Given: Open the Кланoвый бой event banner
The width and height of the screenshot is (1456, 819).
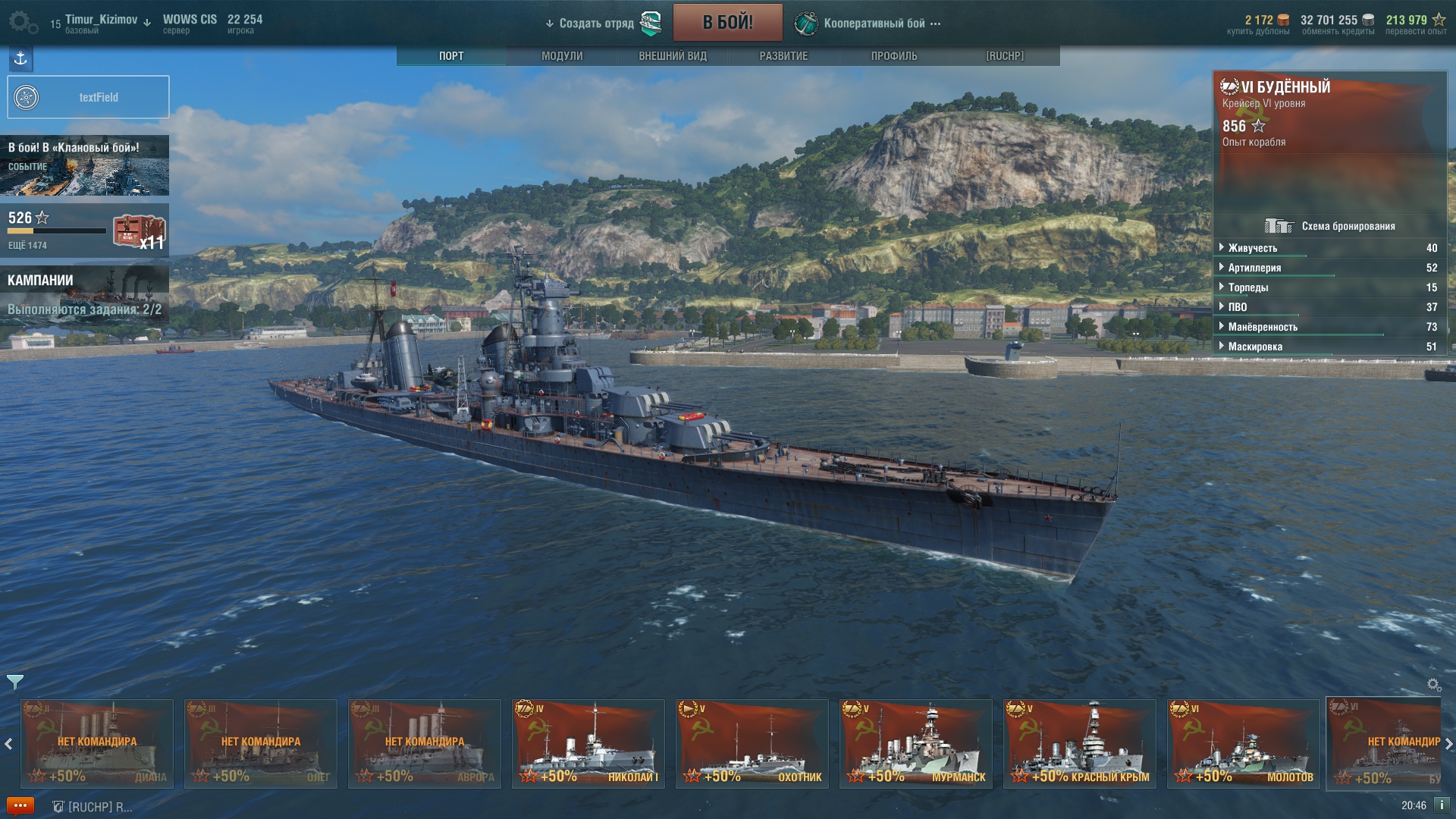Looking at the screenshot, I should click(85, 165).
